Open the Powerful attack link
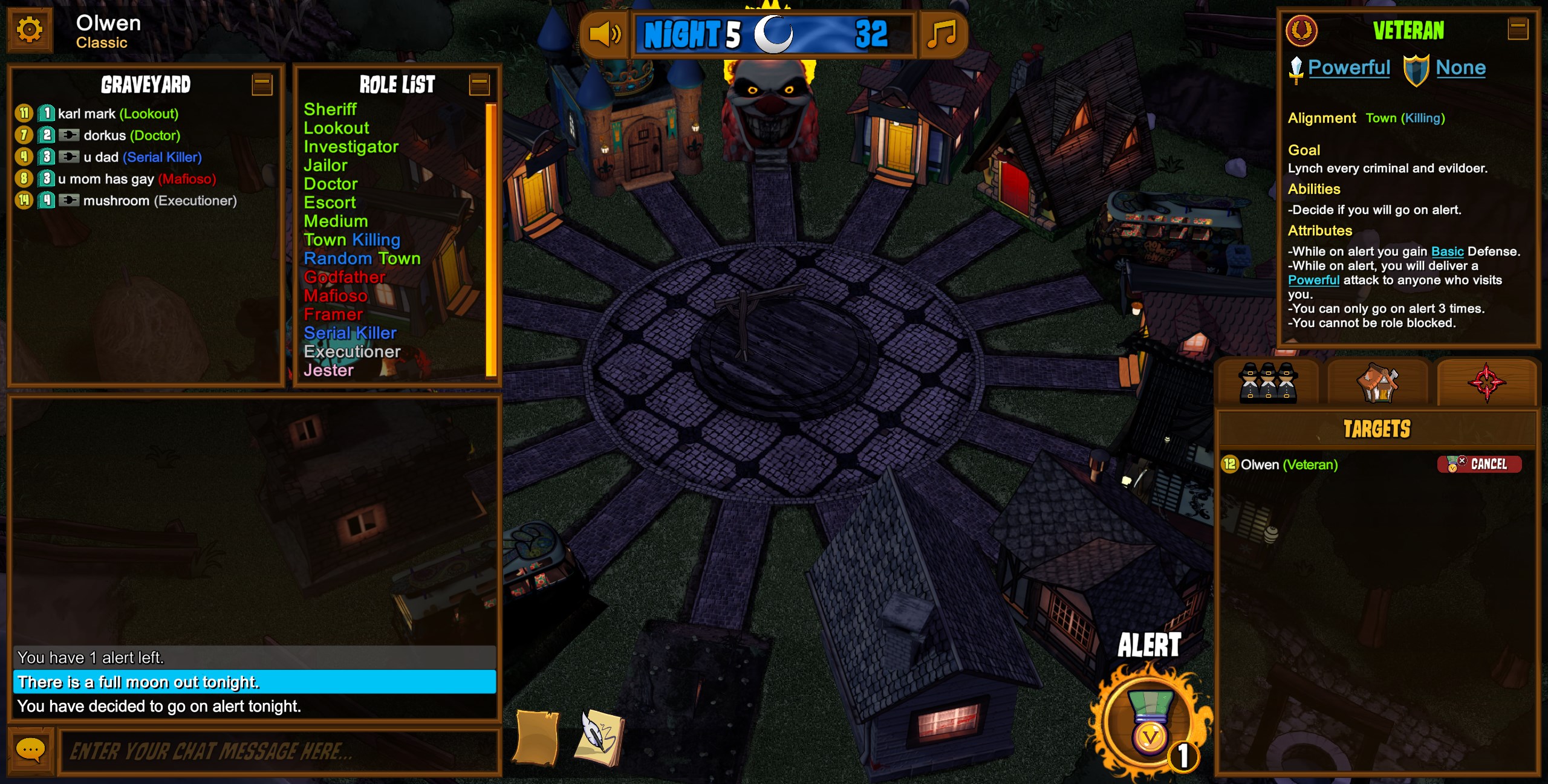 pos(1348,68)
